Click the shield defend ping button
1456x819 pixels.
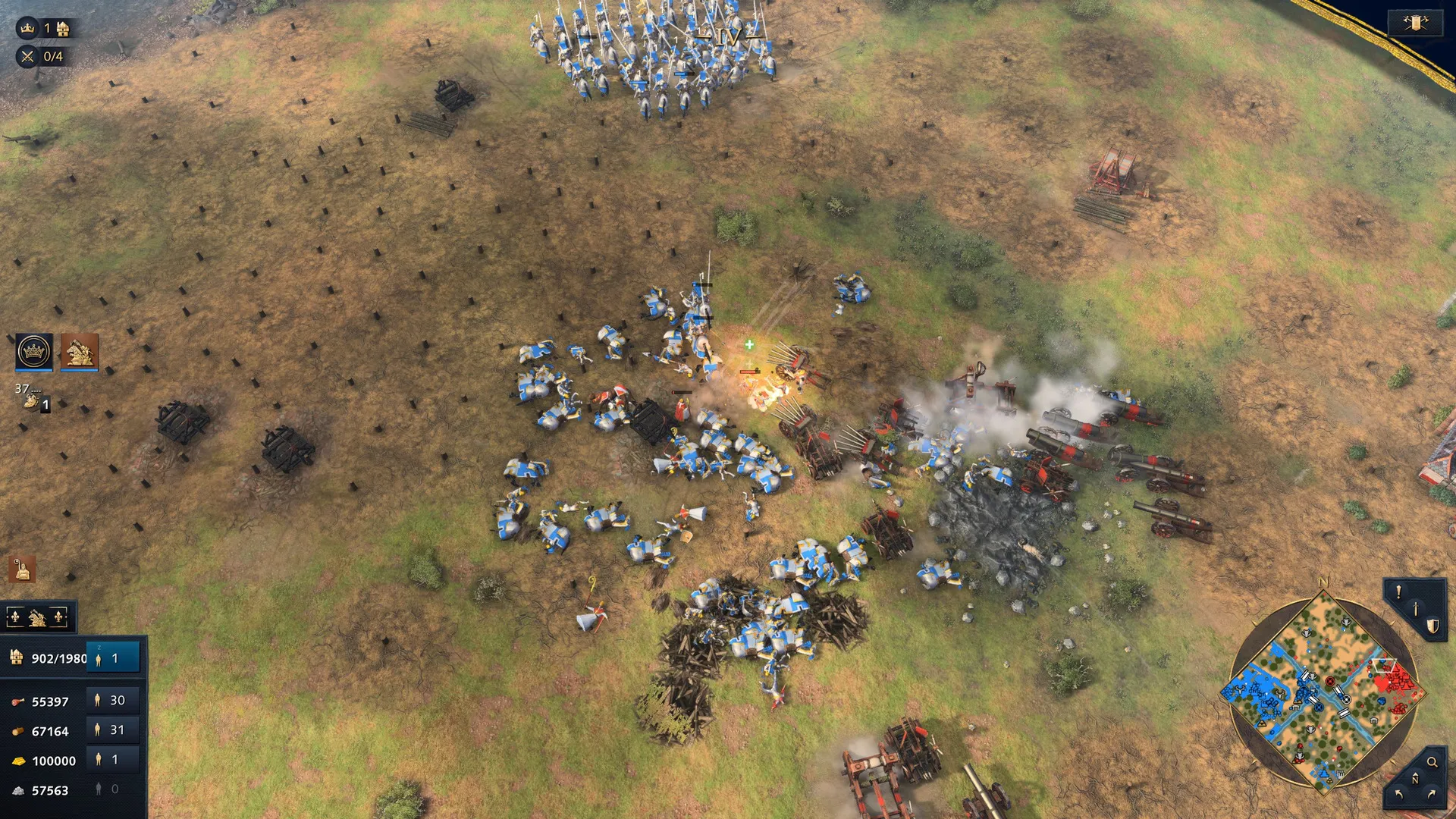(1432, 626)
